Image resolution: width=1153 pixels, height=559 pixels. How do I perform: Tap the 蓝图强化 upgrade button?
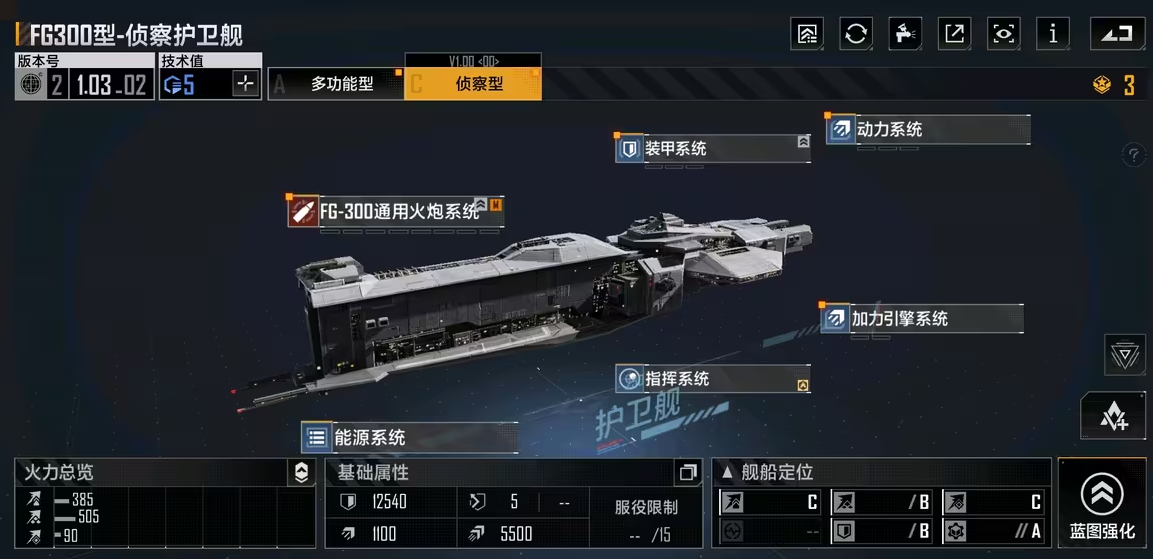click(x=1102, y=503)
